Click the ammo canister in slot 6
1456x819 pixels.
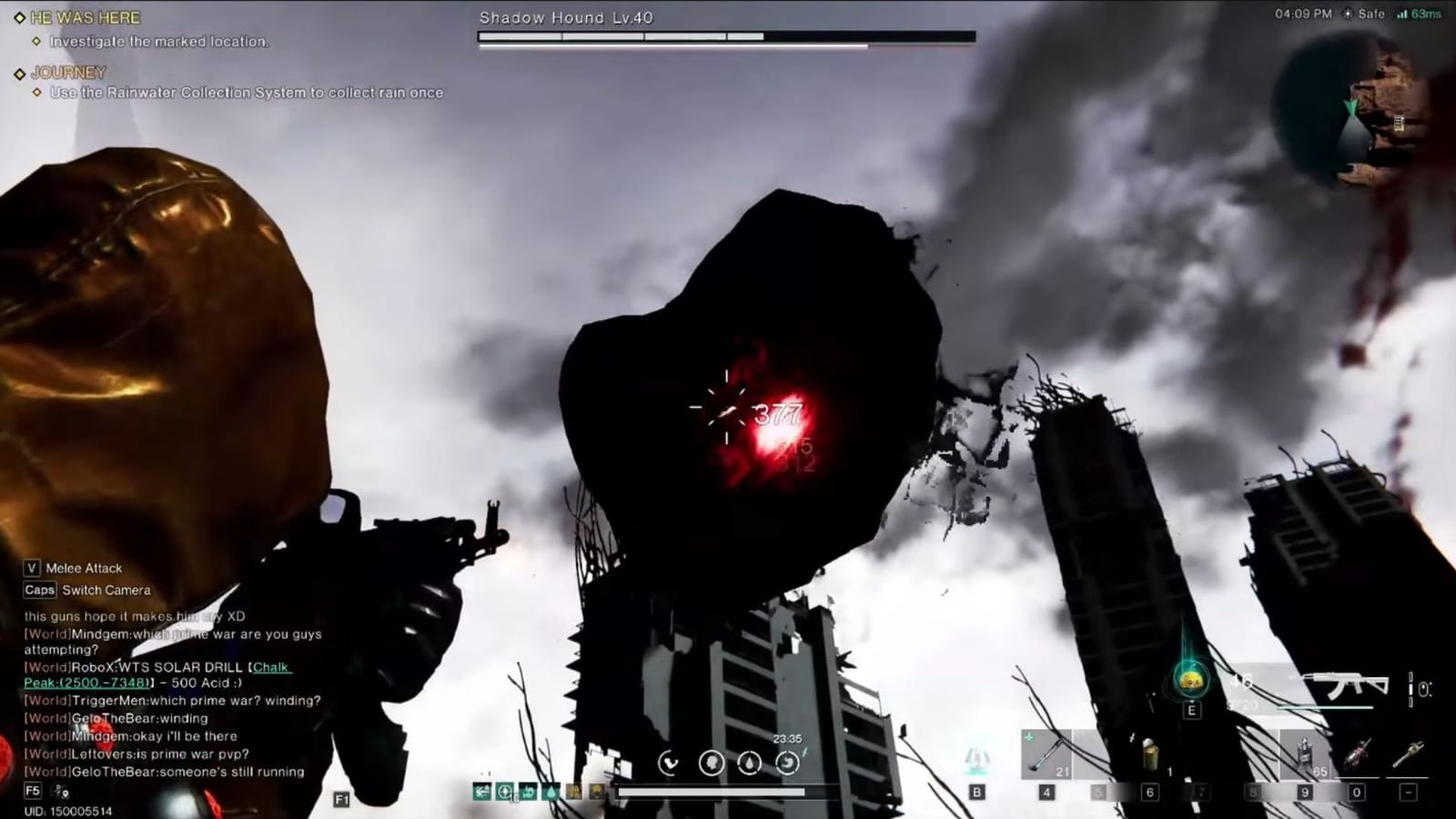(1149, 755)
